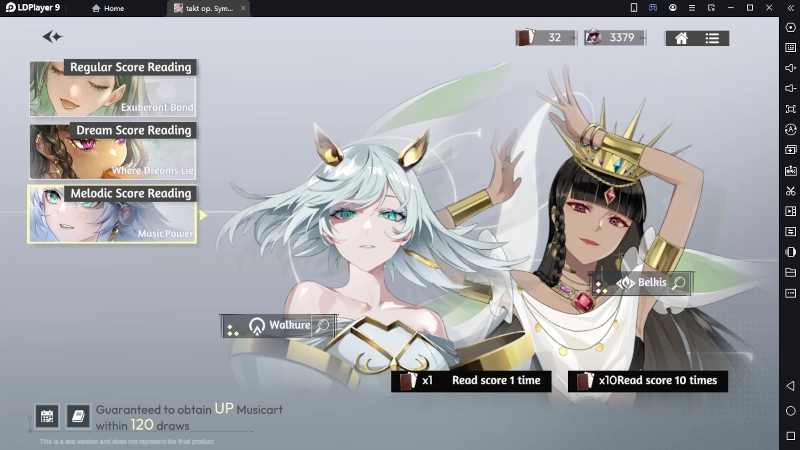
Task: Open the score book details icon
Action: click(78, 415)
